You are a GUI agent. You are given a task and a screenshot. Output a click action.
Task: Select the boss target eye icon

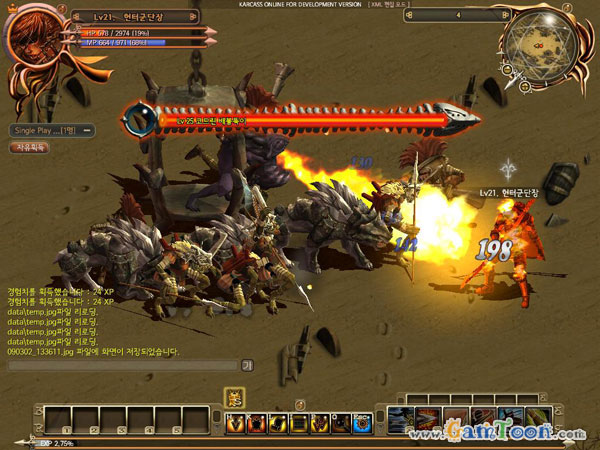135,120
